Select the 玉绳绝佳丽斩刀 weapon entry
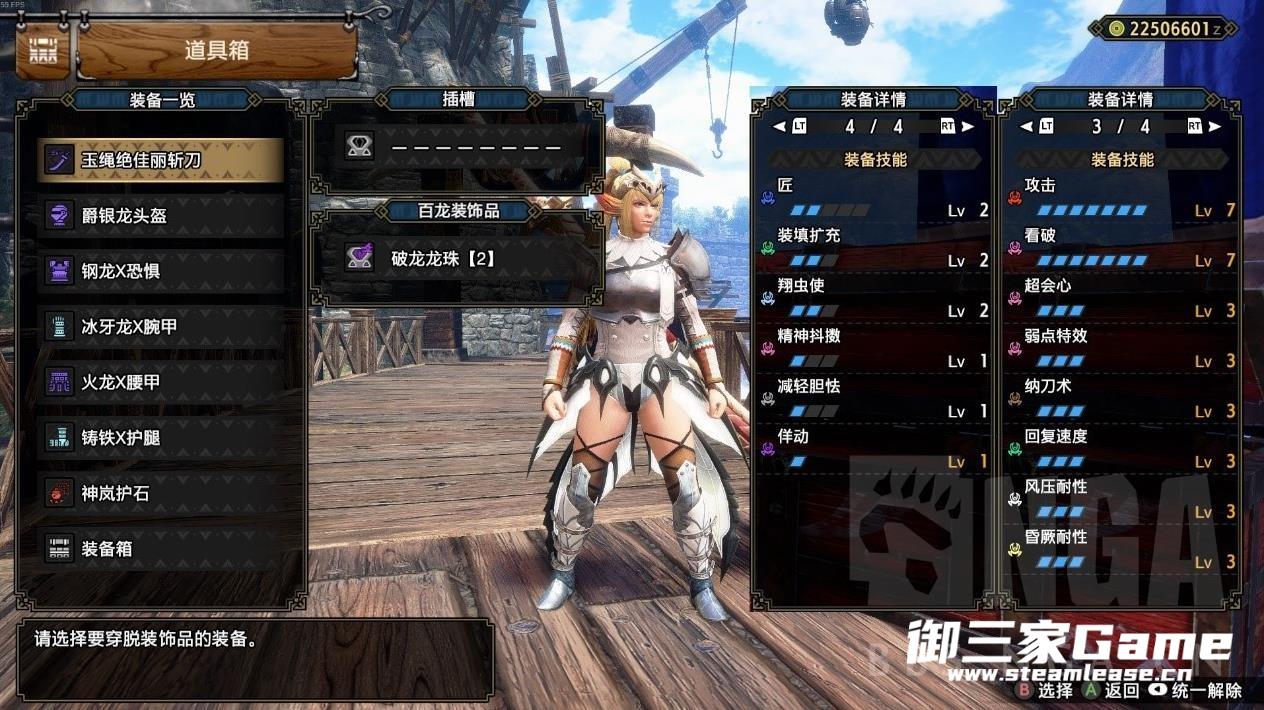 tap(160, 160)
